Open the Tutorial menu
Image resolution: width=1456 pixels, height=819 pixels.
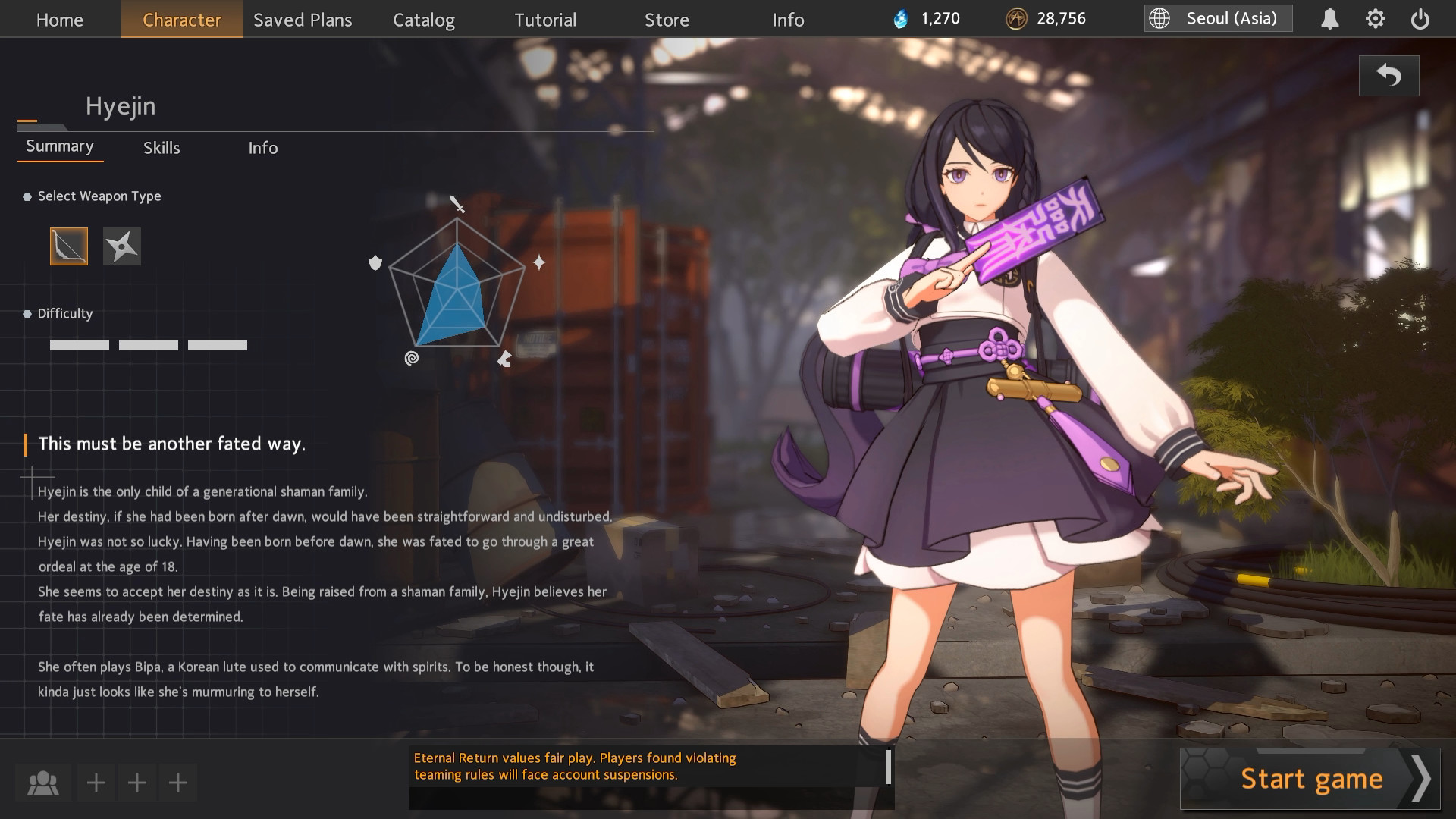(x=545, y=20)
